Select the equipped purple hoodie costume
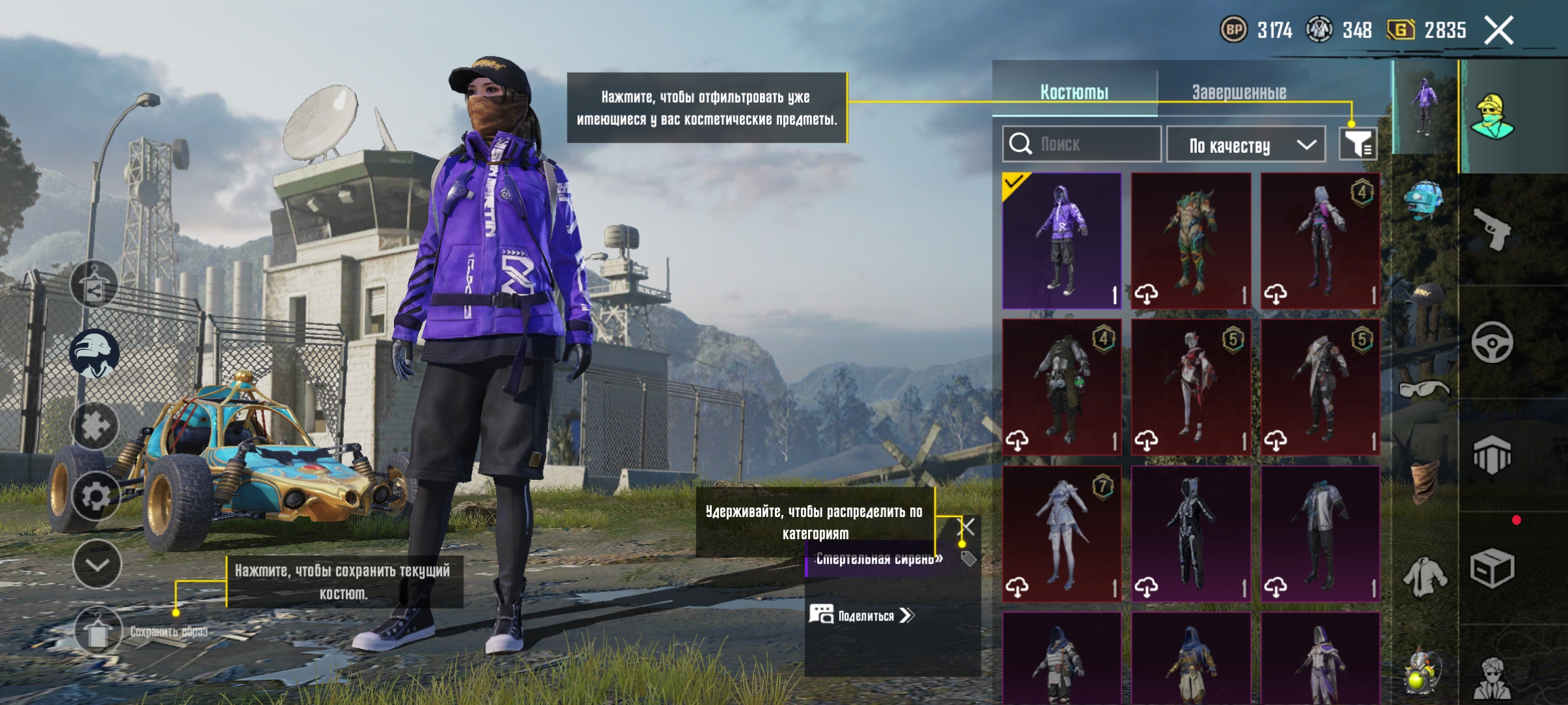Screen dimensions: 1568x705 (x=1062, y=241)
